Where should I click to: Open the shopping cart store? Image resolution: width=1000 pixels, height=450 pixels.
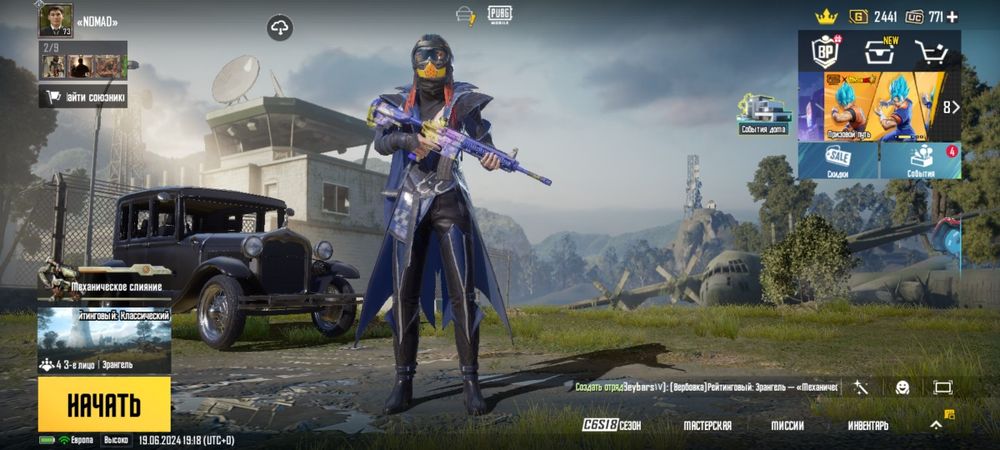[x=932, y=52]
